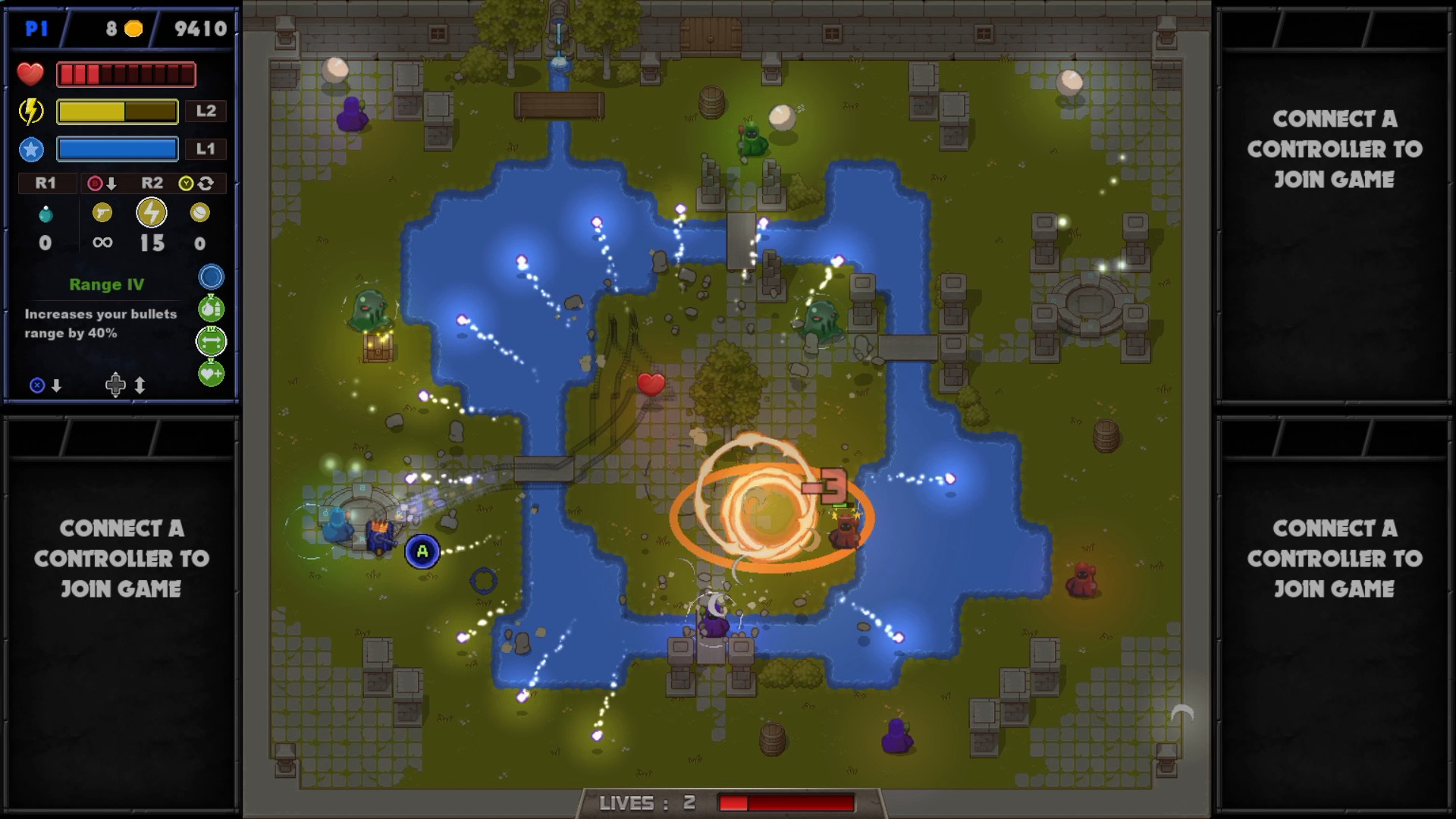This screenshot has width=1456, height=819.
Task: Toggle the blue circle shield perk
Action: tap(211, 276)
